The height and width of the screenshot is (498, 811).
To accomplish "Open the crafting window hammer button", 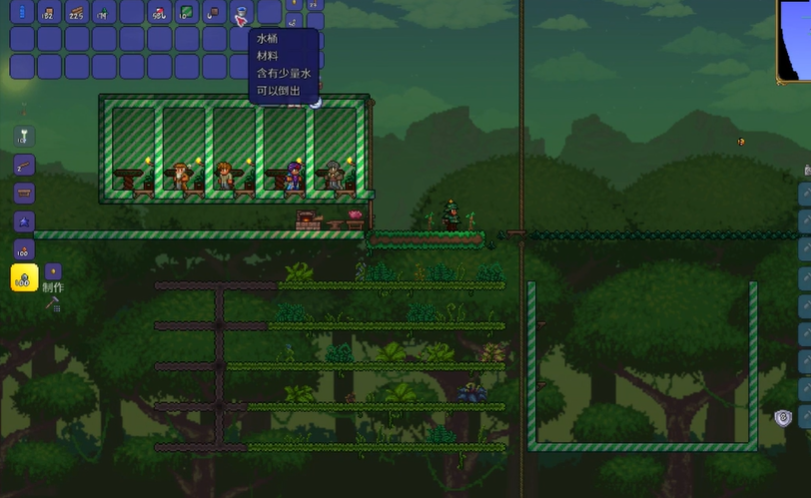I will 54,302.
